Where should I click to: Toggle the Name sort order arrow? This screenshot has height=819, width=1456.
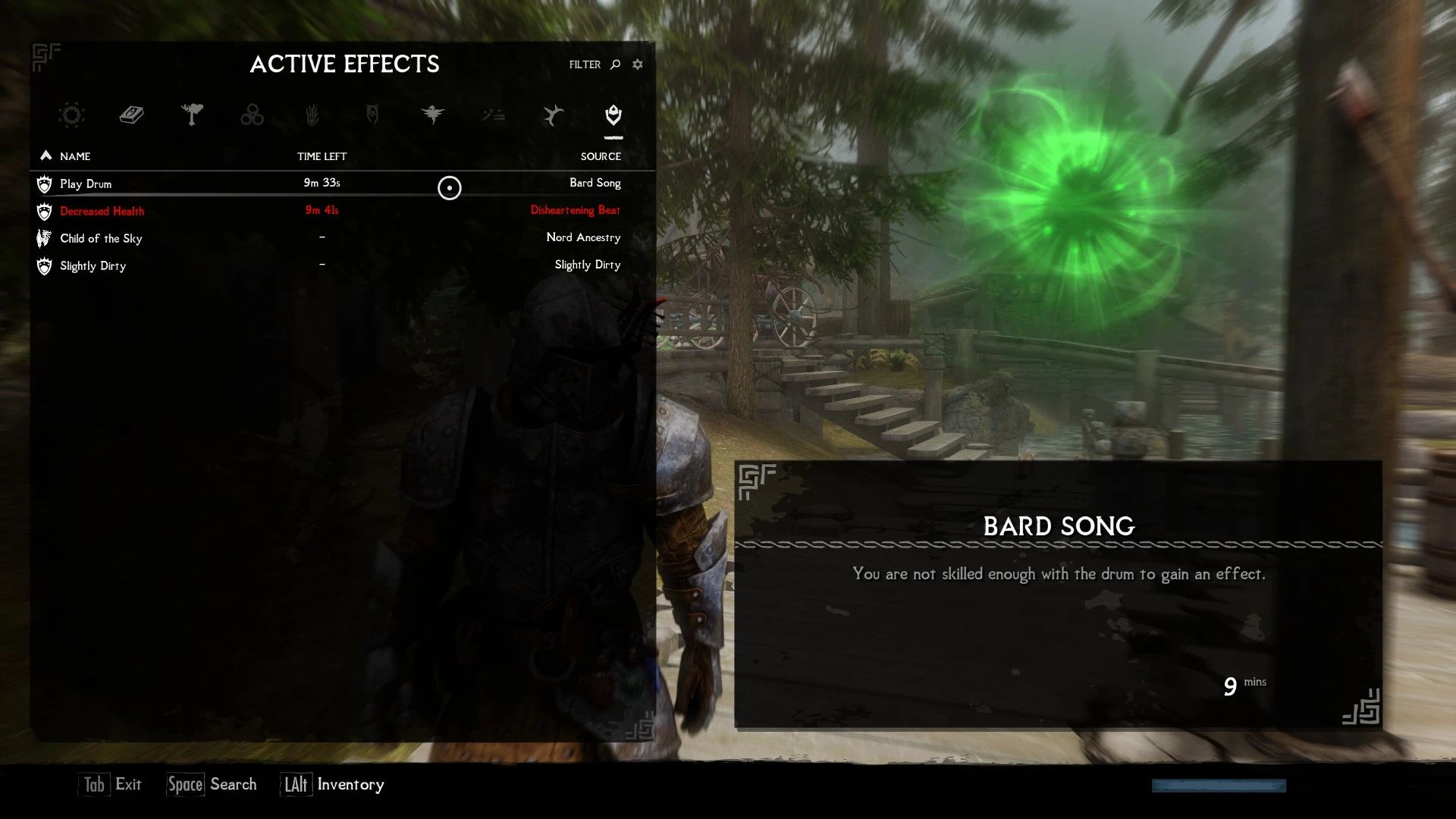[45, 155]
